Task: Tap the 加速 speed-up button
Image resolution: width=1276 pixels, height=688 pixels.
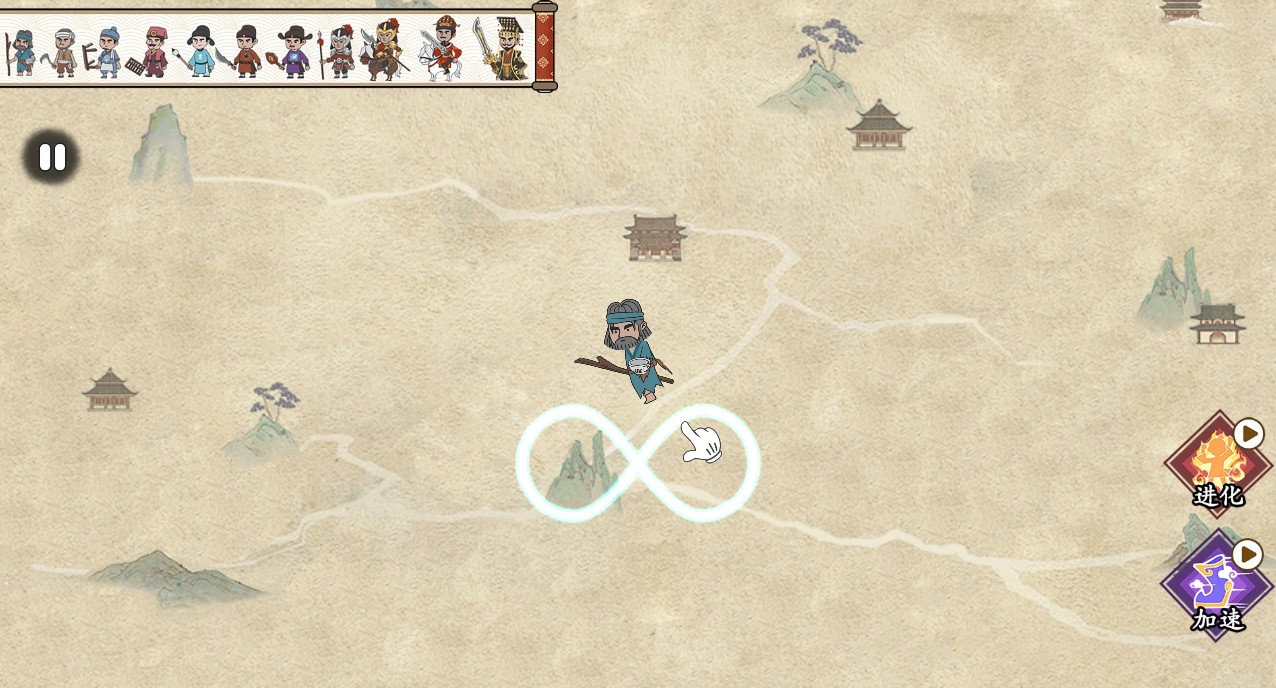Action: pos(1216,587)
